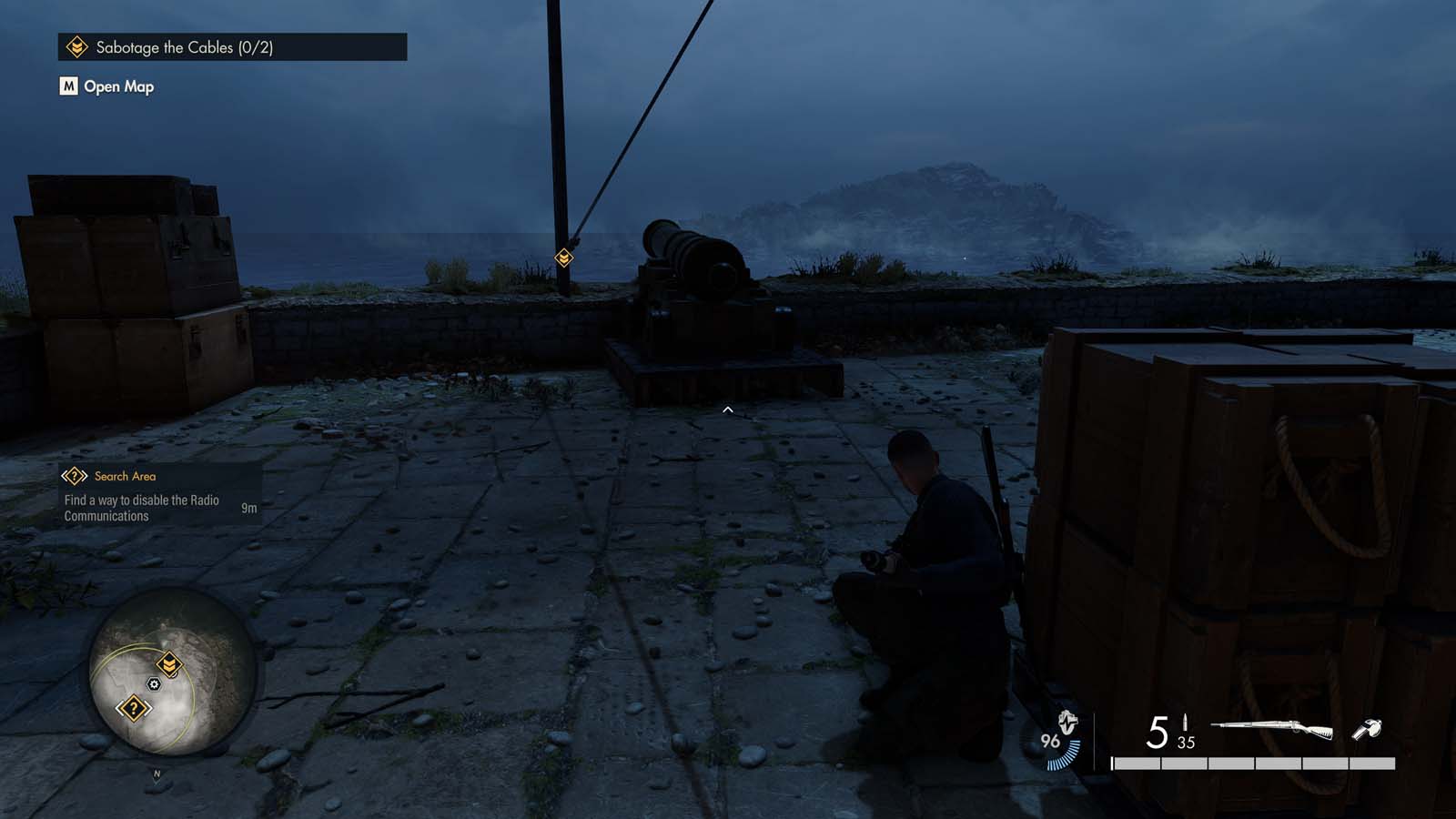Select the question-mark marker on the minimap
This screenshot has width=1456, height=819.
click(x=132, y=709)
